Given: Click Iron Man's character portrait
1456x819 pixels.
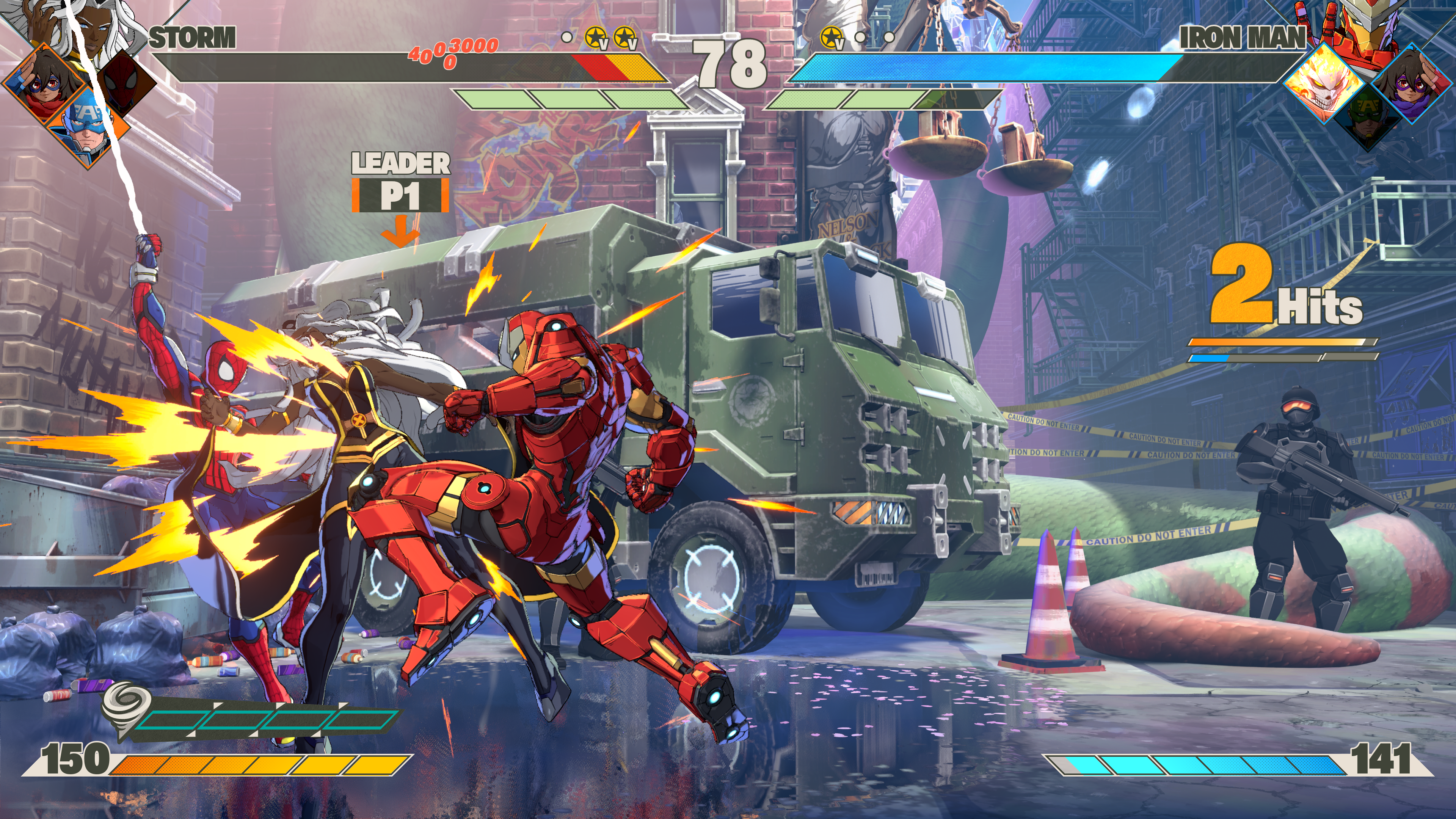Looking at the screenshot, I should (1368, 25).
